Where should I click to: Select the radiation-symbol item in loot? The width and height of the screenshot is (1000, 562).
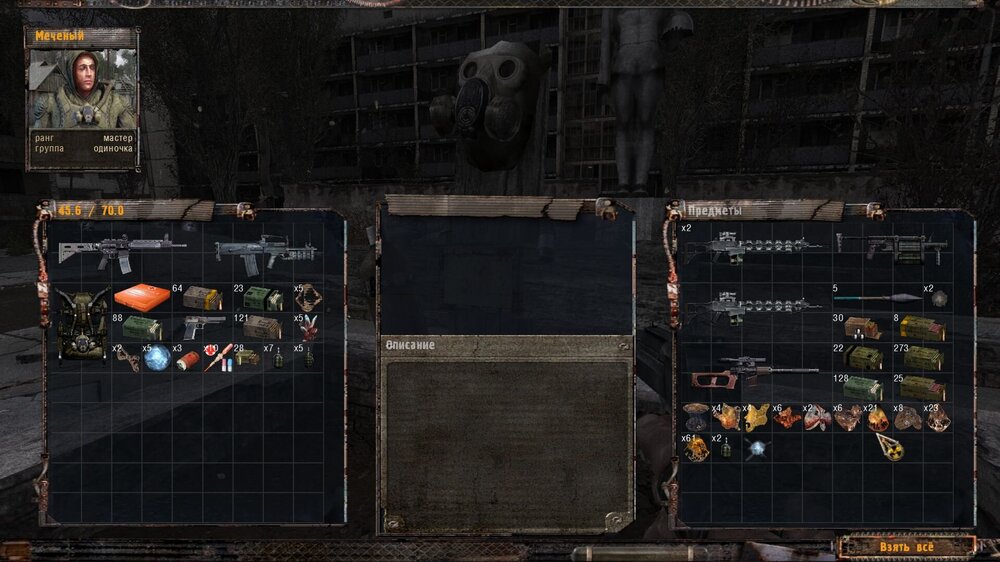890,448
